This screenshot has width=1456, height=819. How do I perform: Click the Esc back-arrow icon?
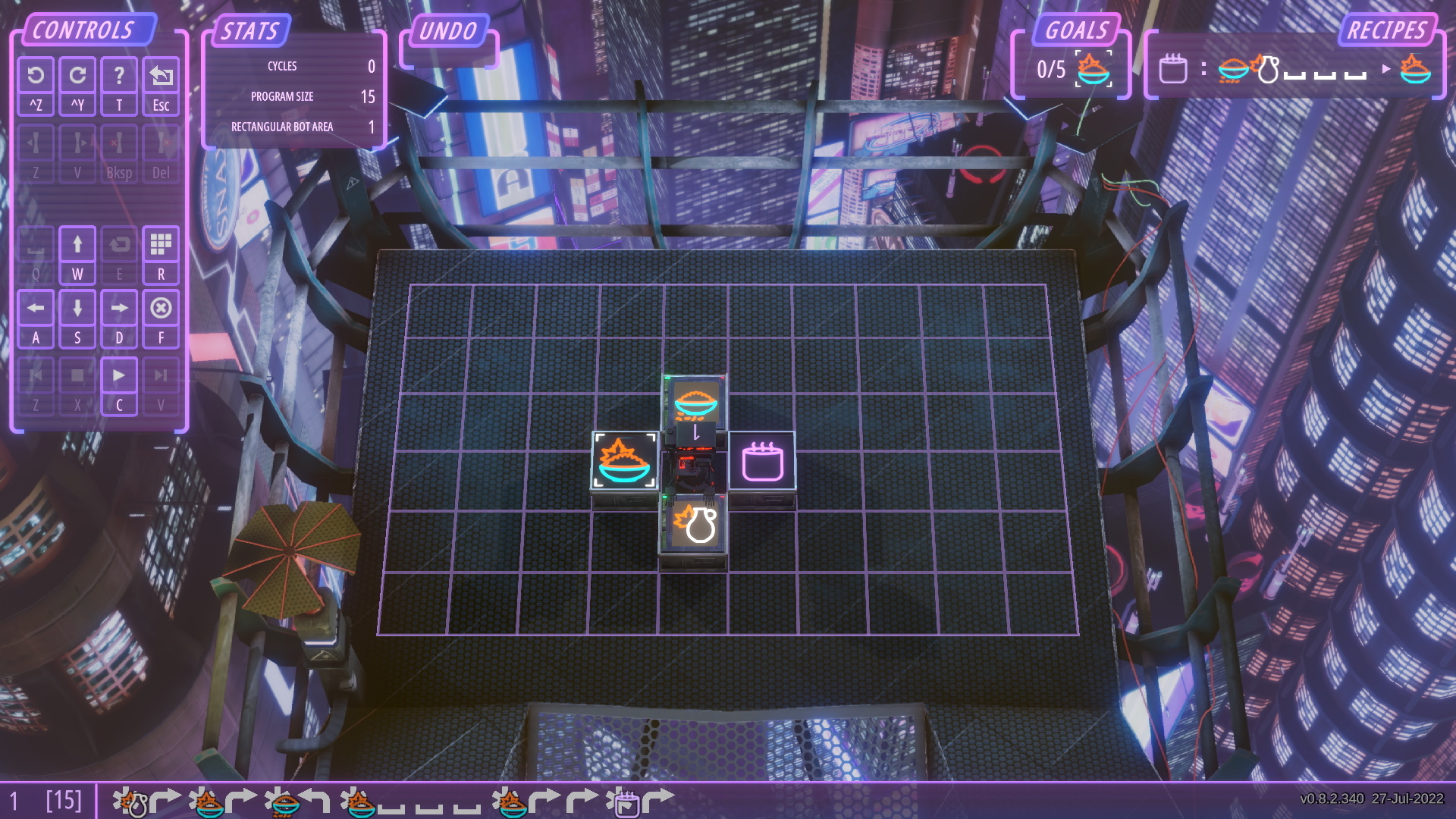tap(161, 74)
